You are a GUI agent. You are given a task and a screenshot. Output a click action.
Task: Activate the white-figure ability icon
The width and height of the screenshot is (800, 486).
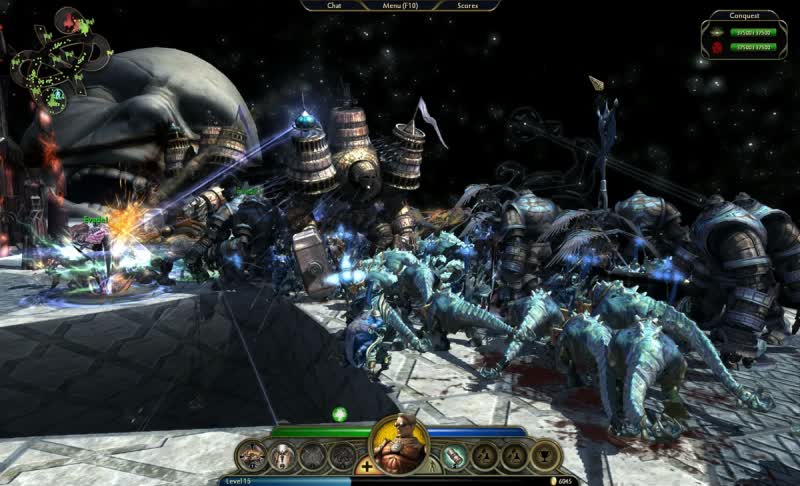click(x=283, y=456)
